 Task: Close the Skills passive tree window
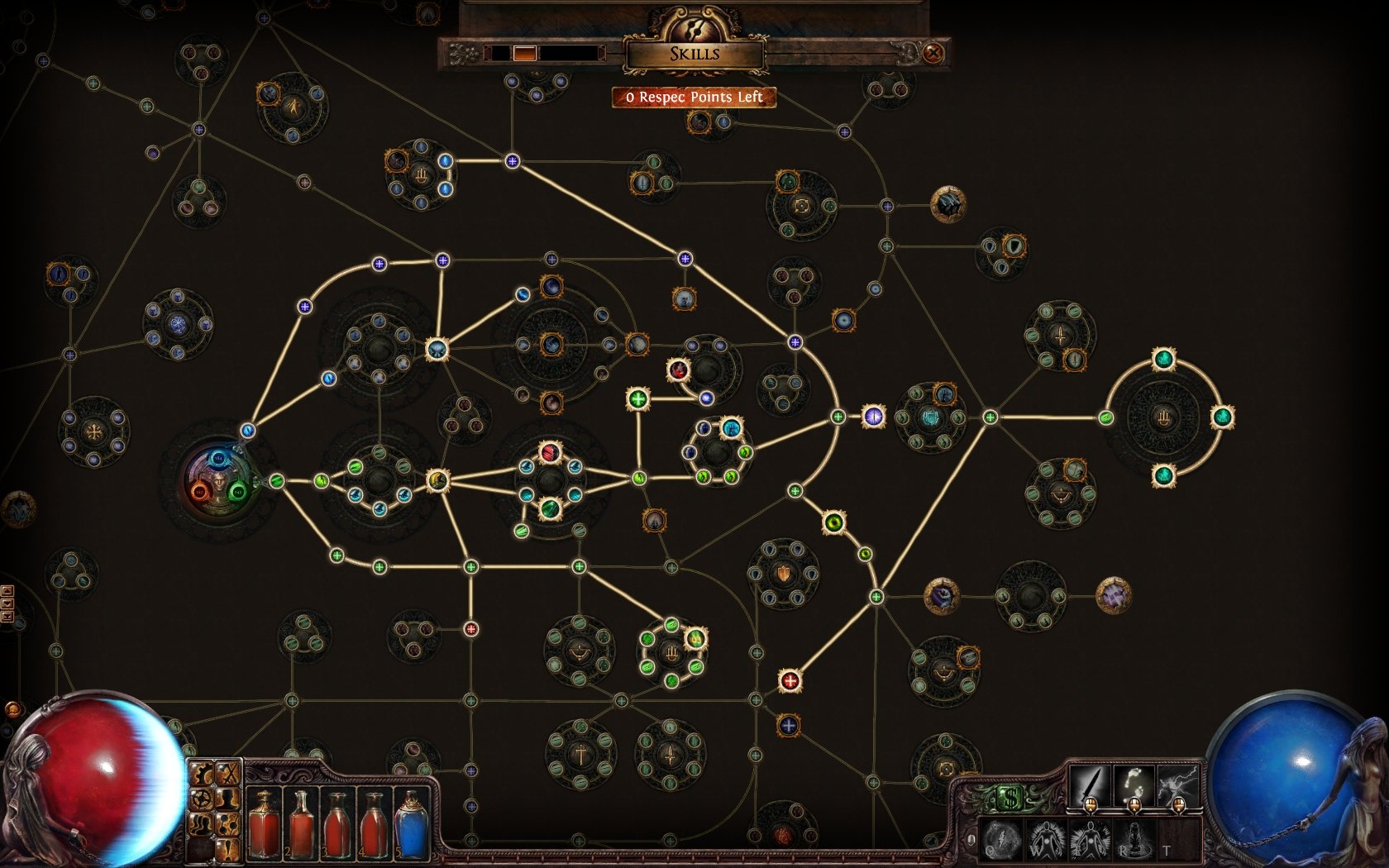933,54
